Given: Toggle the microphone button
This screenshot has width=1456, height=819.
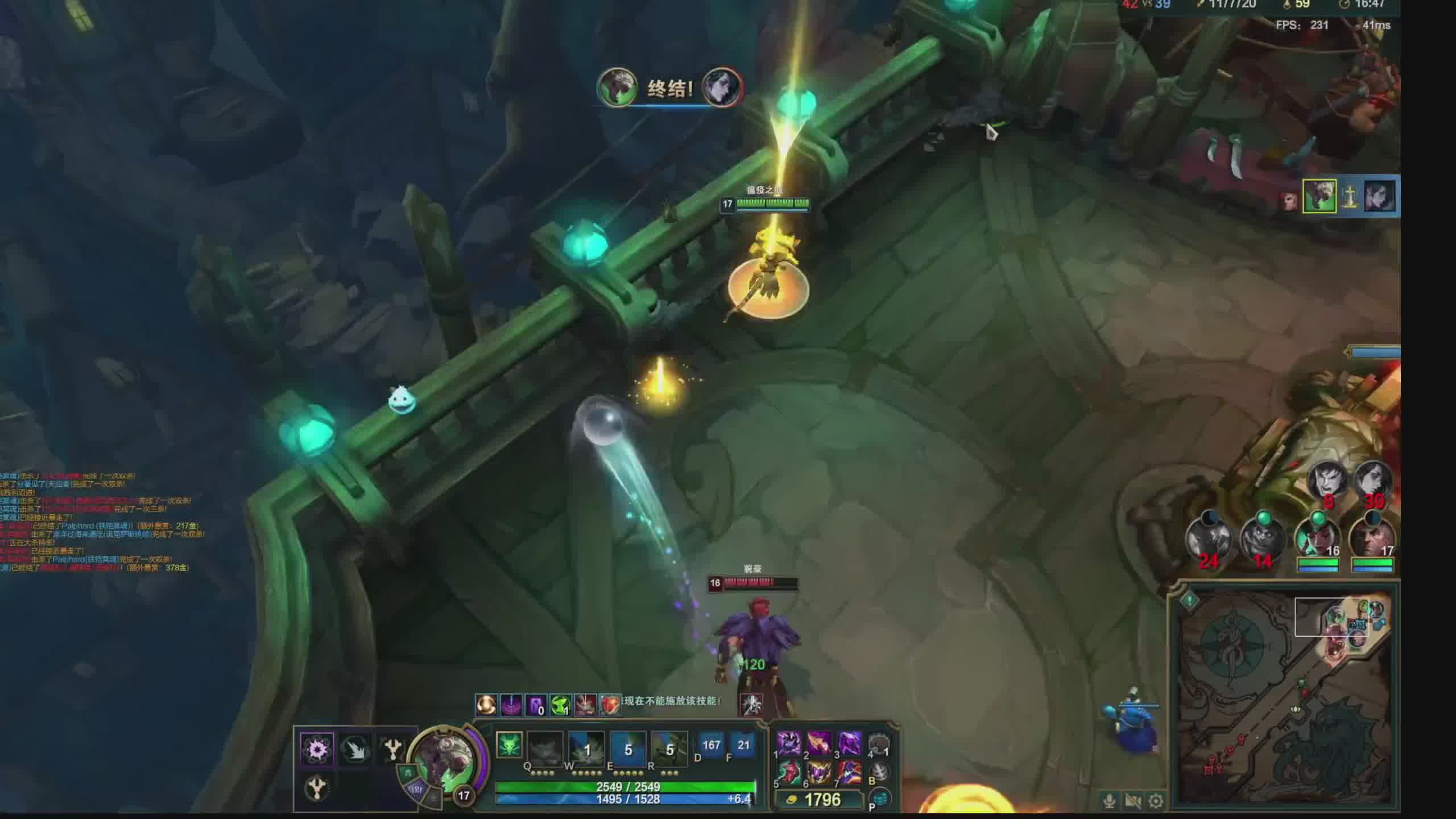Looking at the screenshot, I should [1109, 801].
